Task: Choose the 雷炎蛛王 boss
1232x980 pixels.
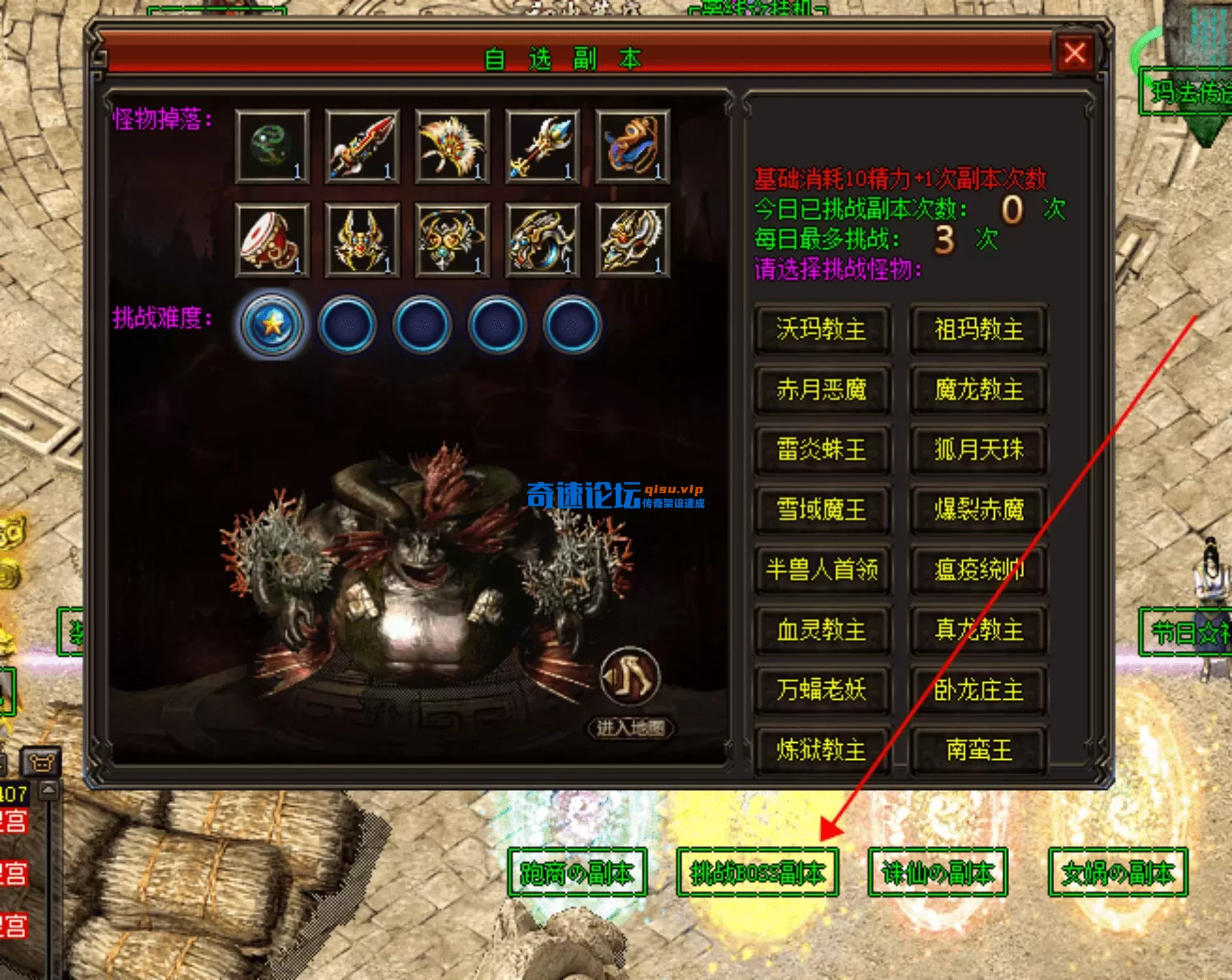Action: tap(822, 450)
